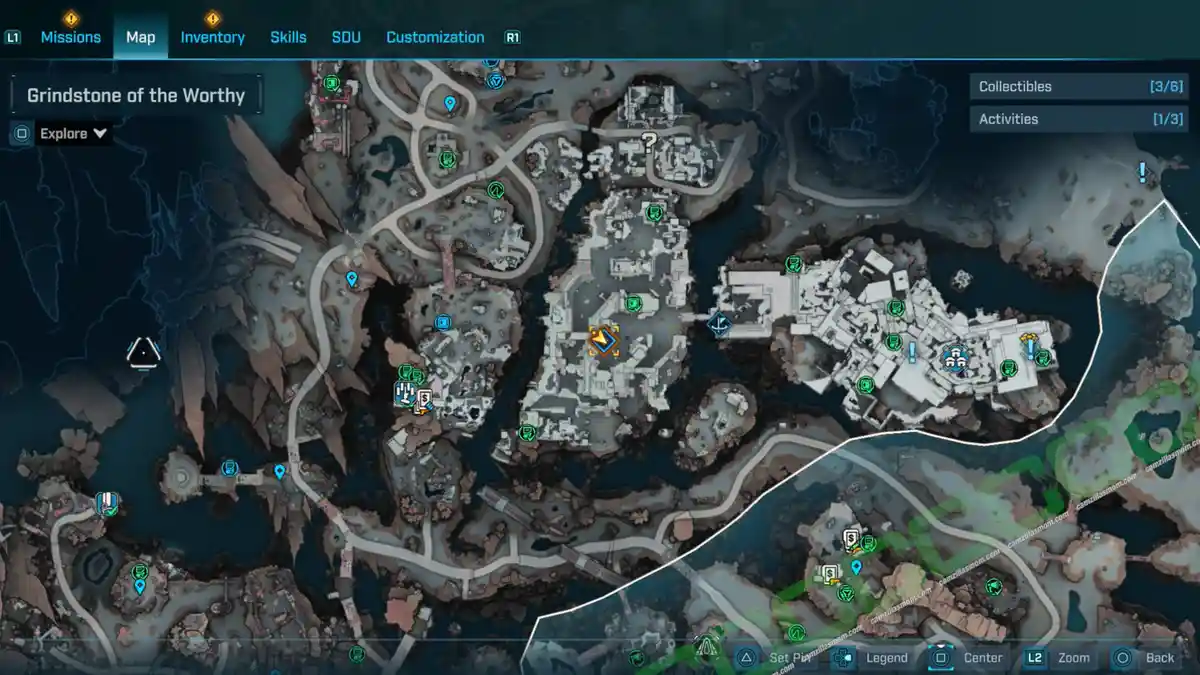Open the Inventory tab
The width and height of the screenshot is (1200, 675).
[212, 37]
